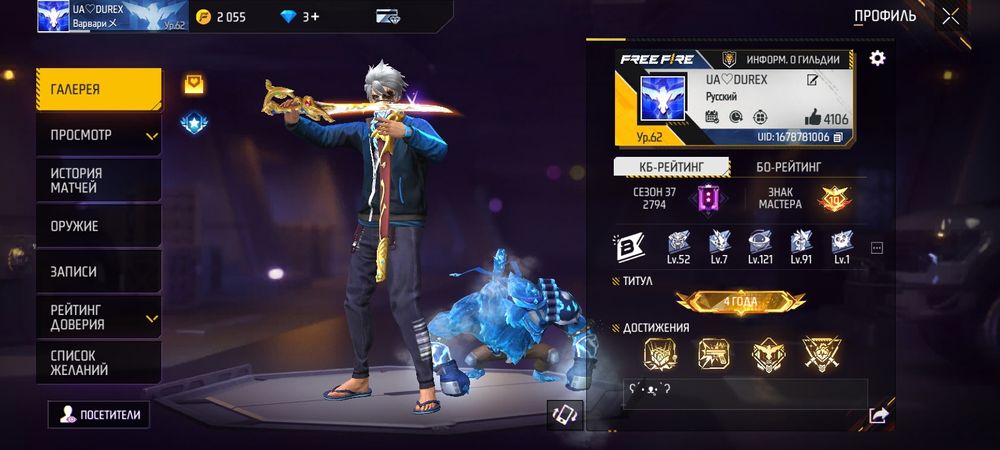Viewport: 1000px width, 450px height.
Task: Edit the profile name card
Action: (813, 81)
